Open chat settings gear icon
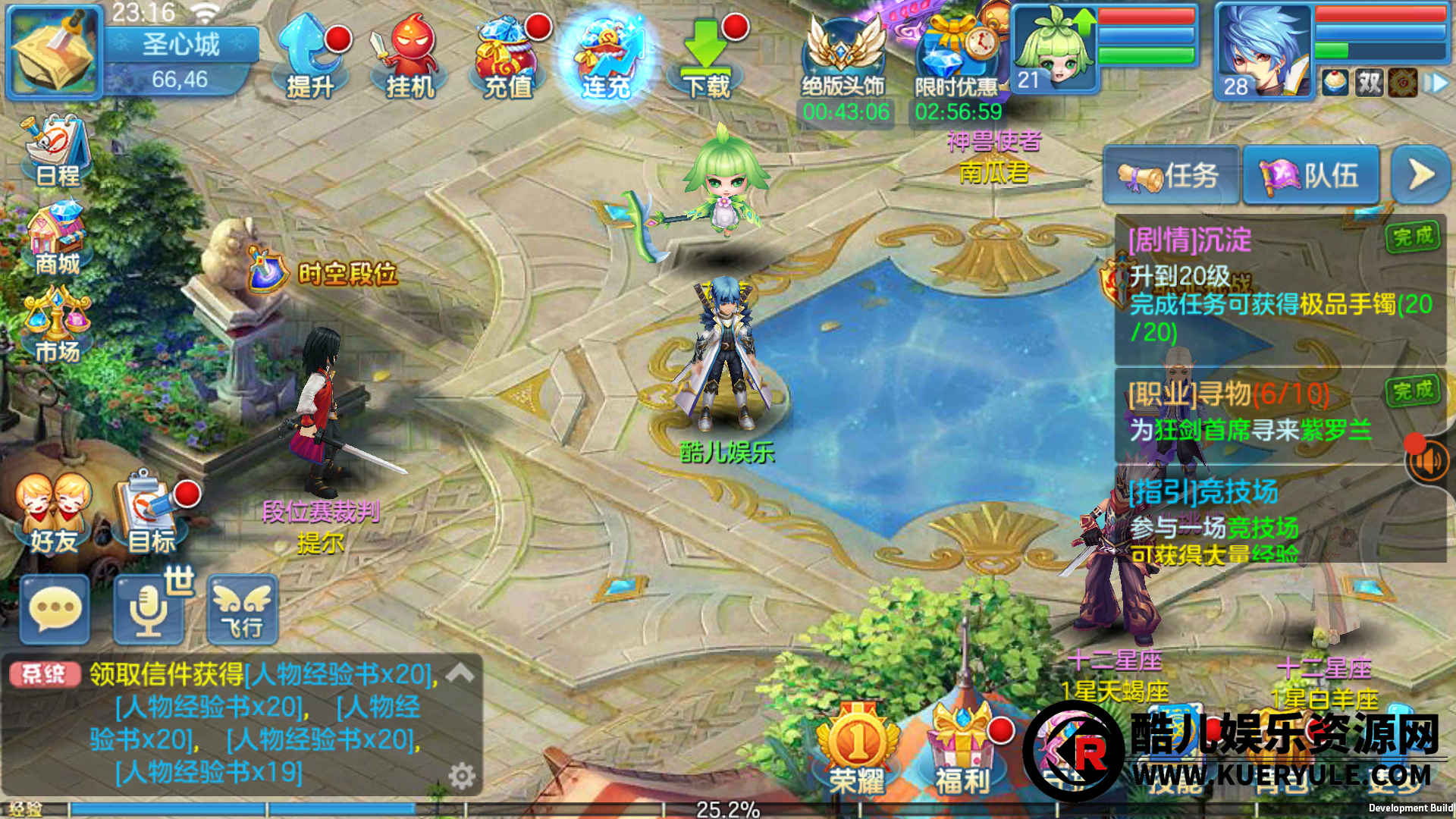1456x819 pixels. click(462, 776)
